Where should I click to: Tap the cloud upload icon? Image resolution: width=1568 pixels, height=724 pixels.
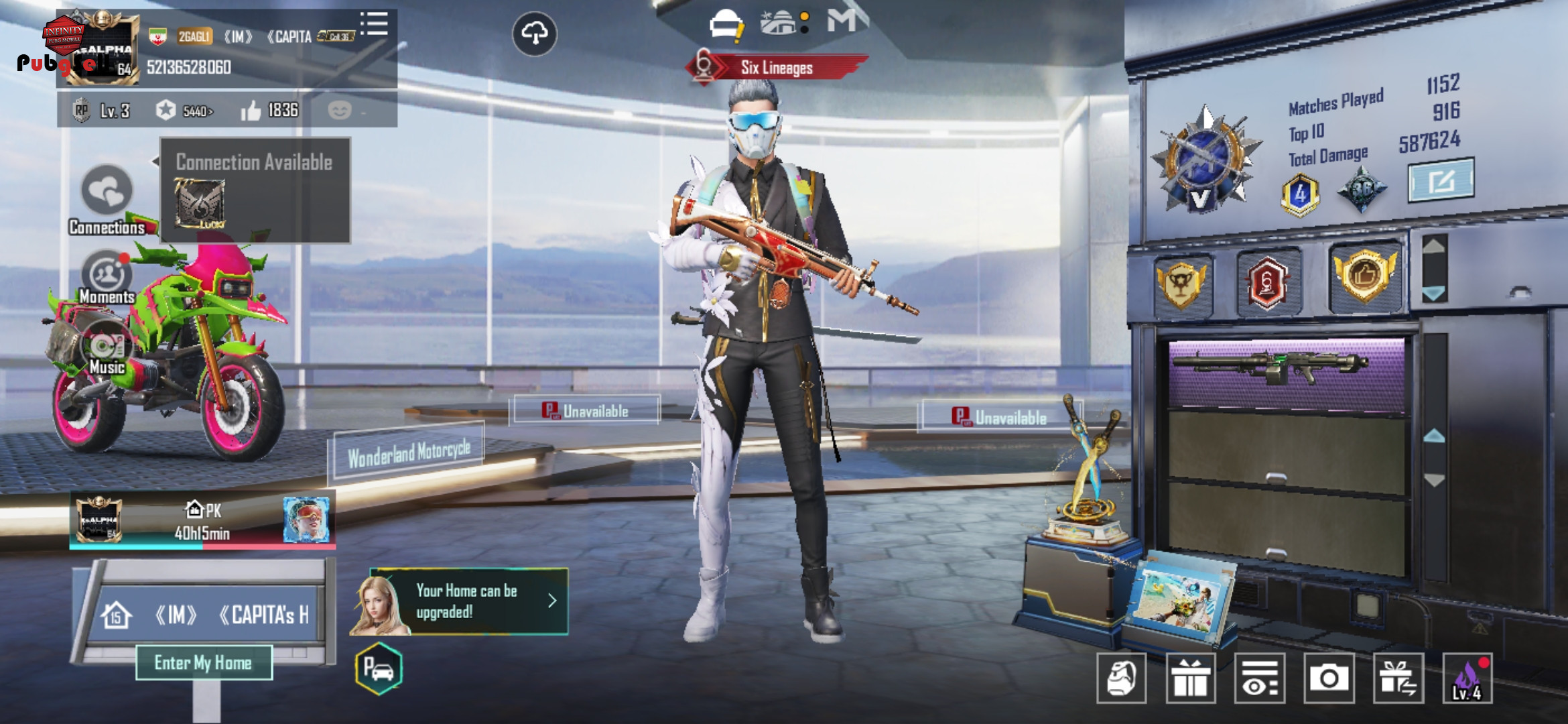[534, 34]
